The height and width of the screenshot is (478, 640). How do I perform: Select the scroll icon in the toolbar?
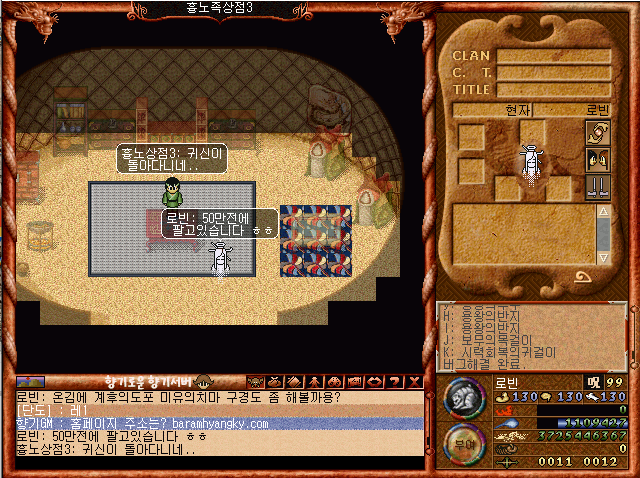coord(295,381)
